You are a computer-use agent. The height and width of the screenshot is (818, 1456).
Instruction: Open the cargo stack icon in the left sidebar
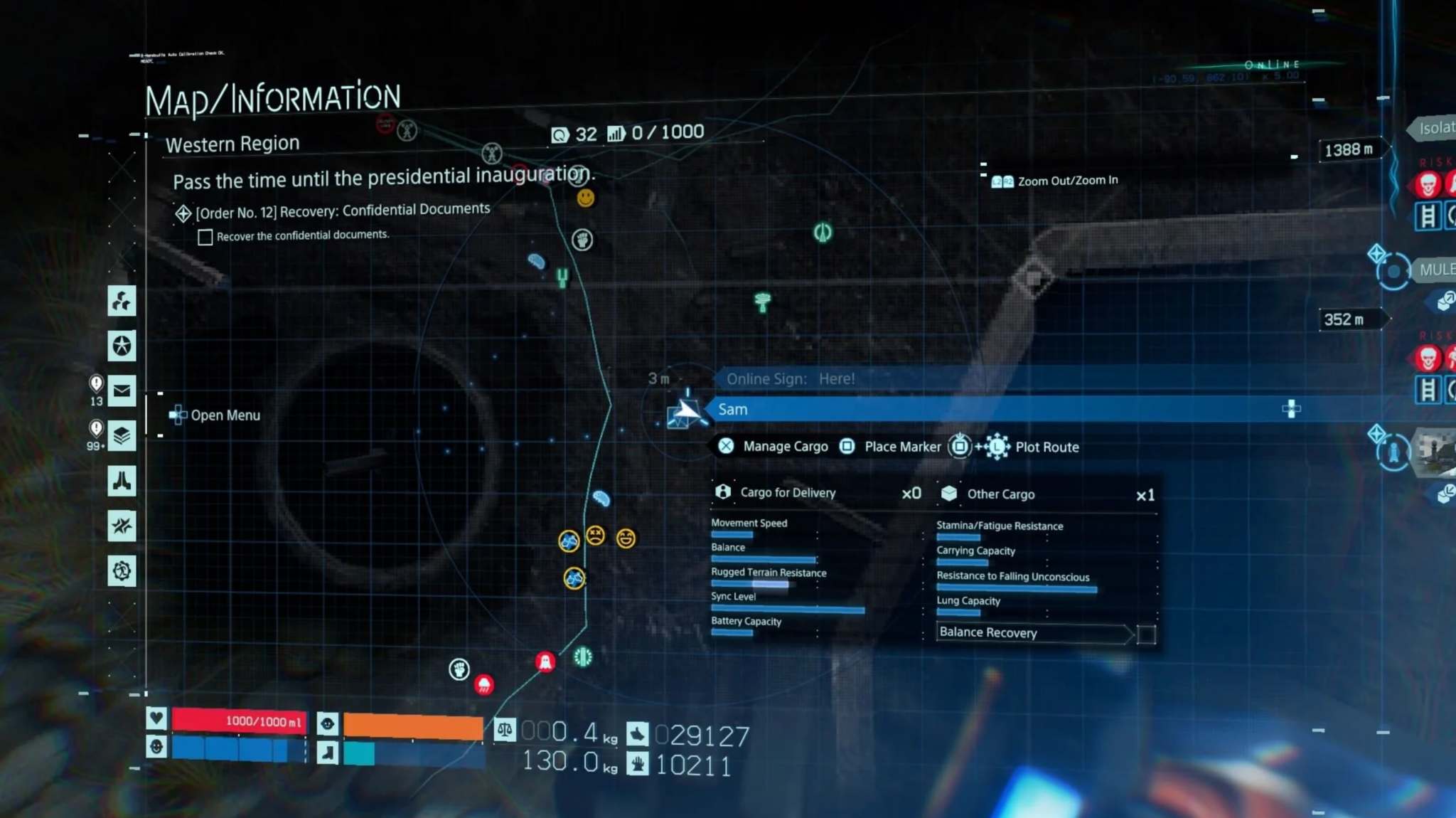[x=122, y=437]
